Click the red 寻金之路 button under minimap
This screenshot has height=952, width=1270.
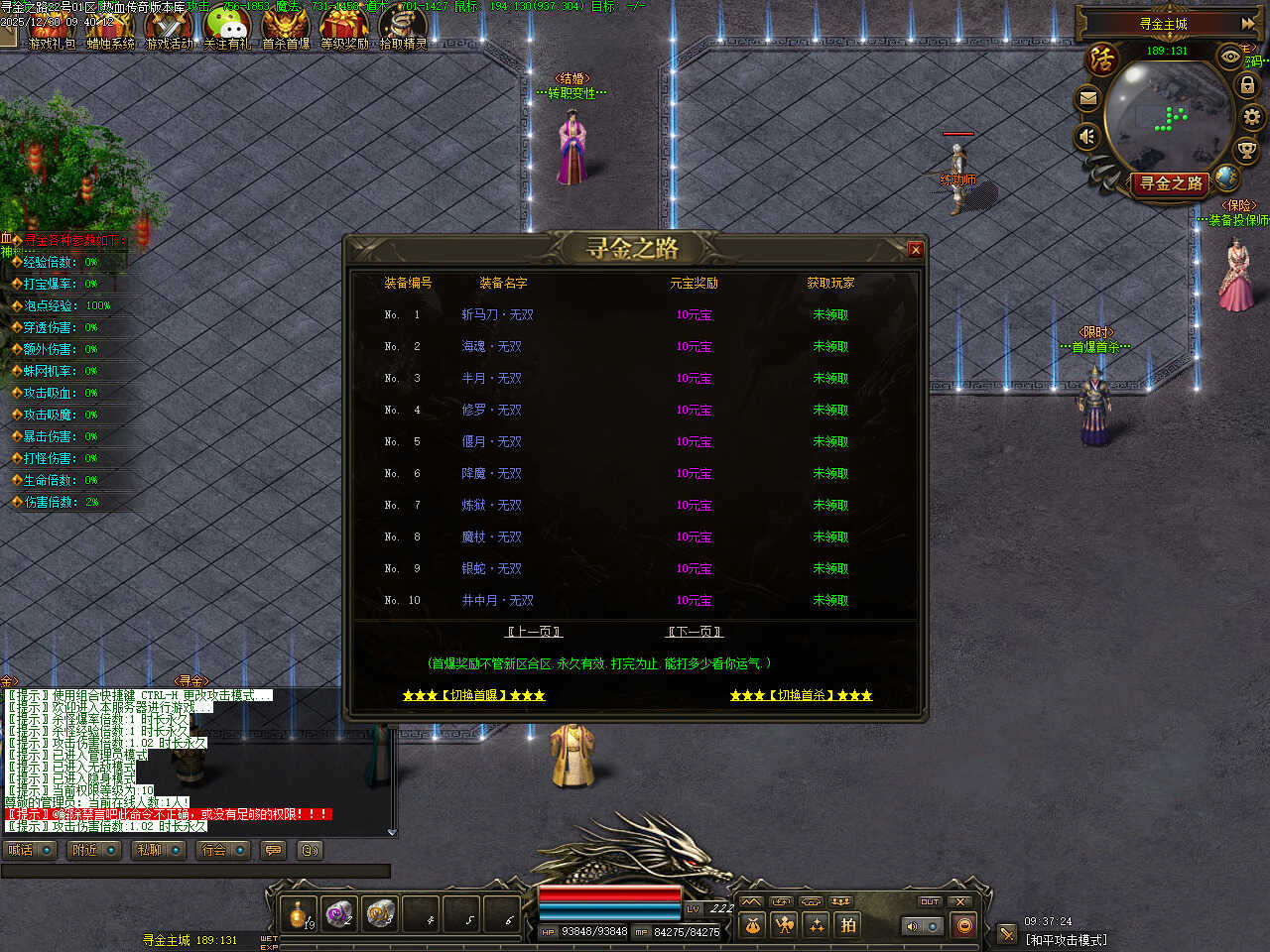pyautogui.click(x=1171, y=183)
